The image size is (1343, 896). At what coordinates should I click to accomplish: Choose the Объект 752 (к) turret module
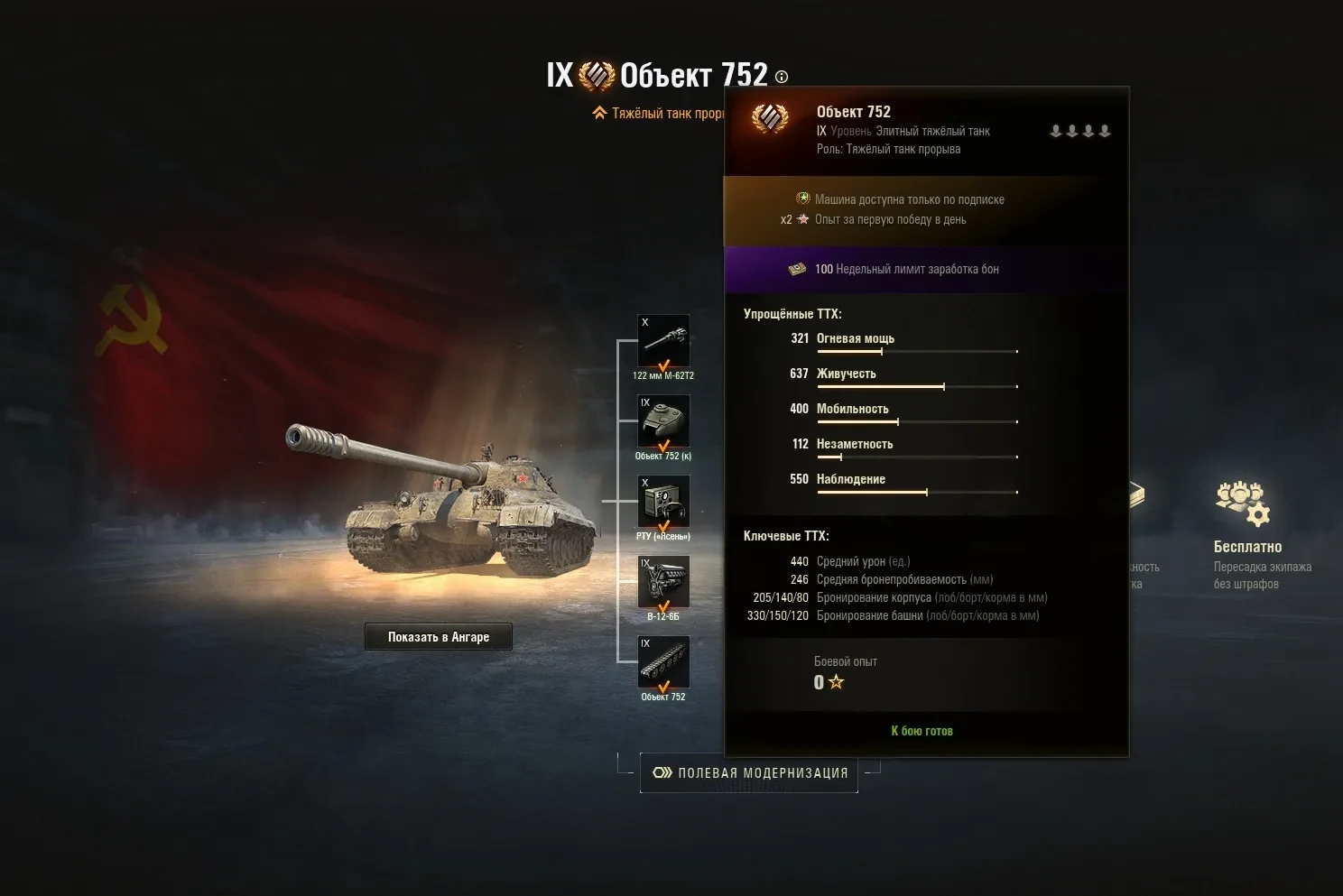(x=663, y=420)
